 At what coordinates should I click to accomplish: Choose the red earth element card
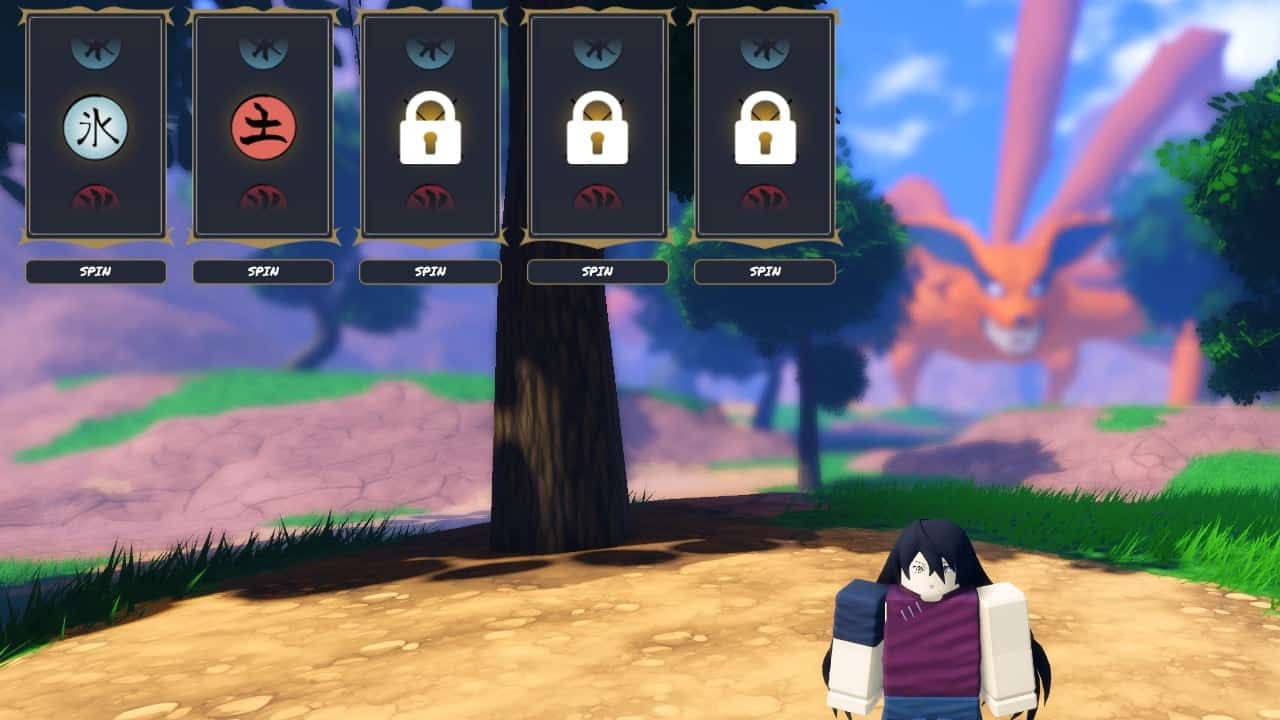coord(263,128)
